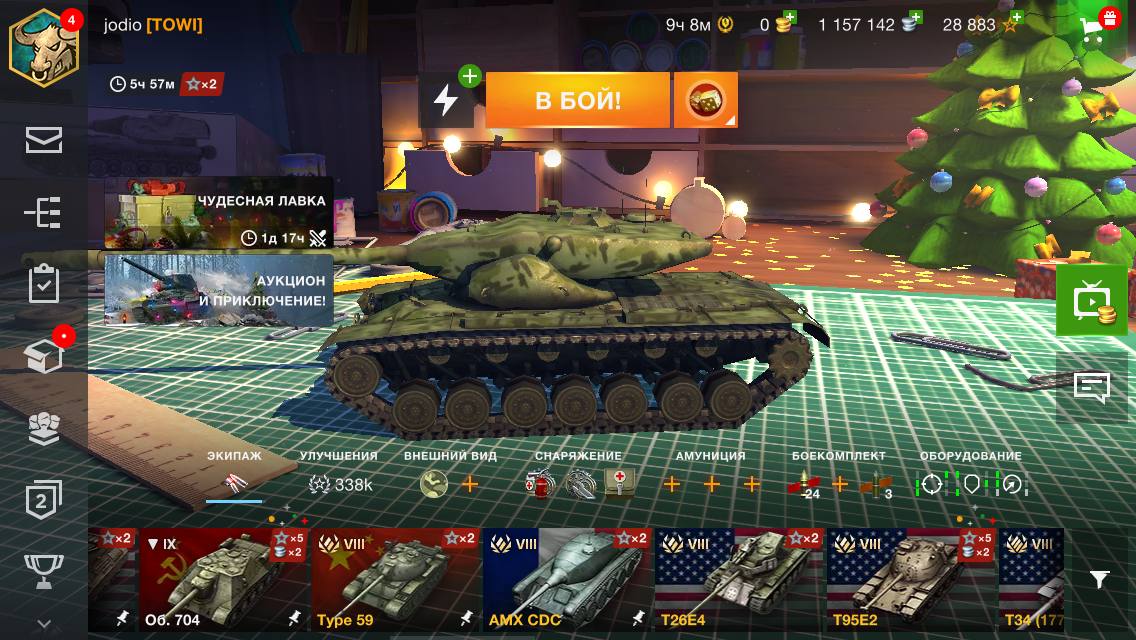Select the Type 59 tank
The width and height of the screenshot is (1136, 640).
coord(396,579)
